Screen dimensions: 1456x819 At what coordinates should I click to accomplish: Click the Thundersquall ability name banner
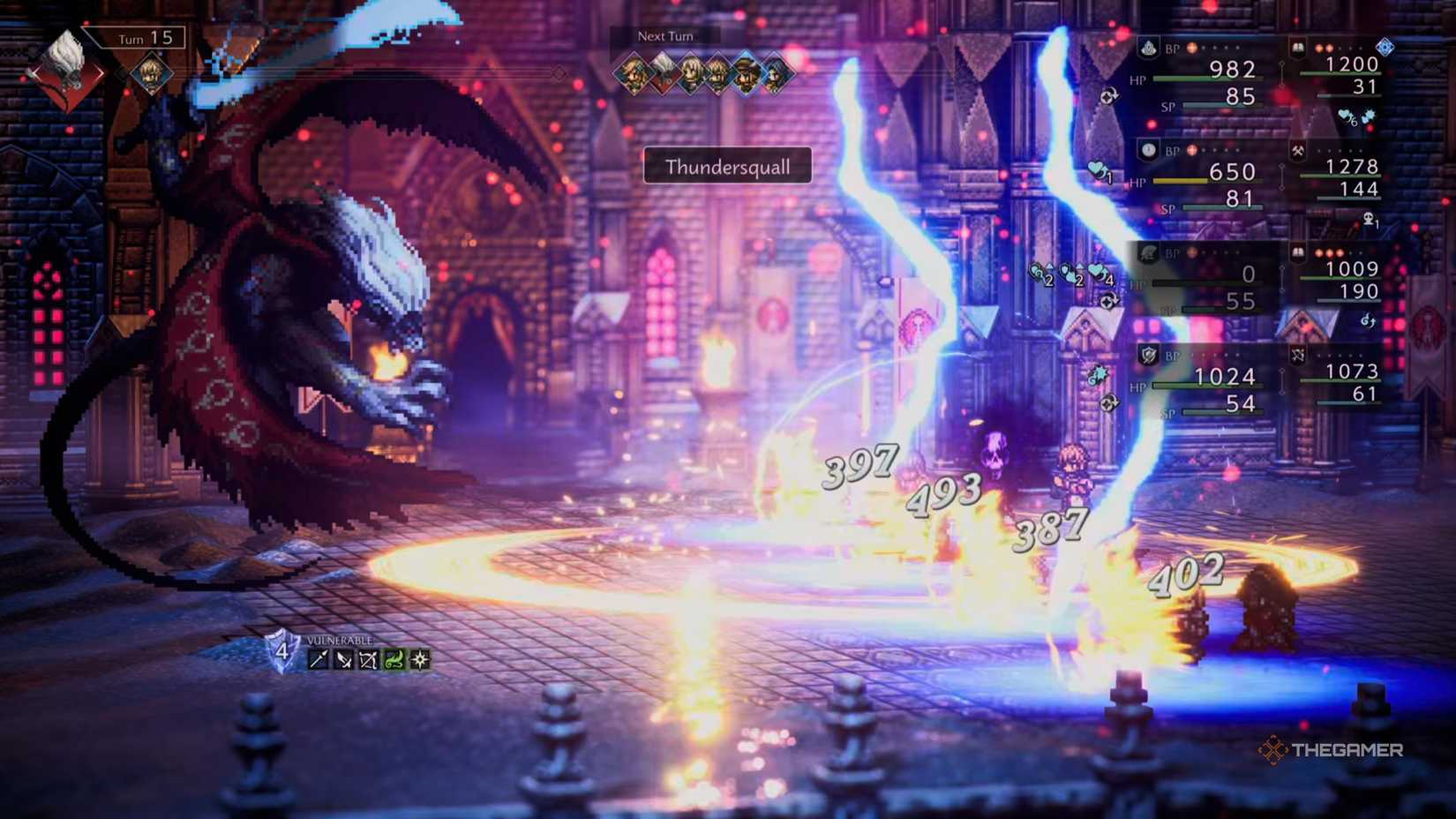click(x=726, y=167)
